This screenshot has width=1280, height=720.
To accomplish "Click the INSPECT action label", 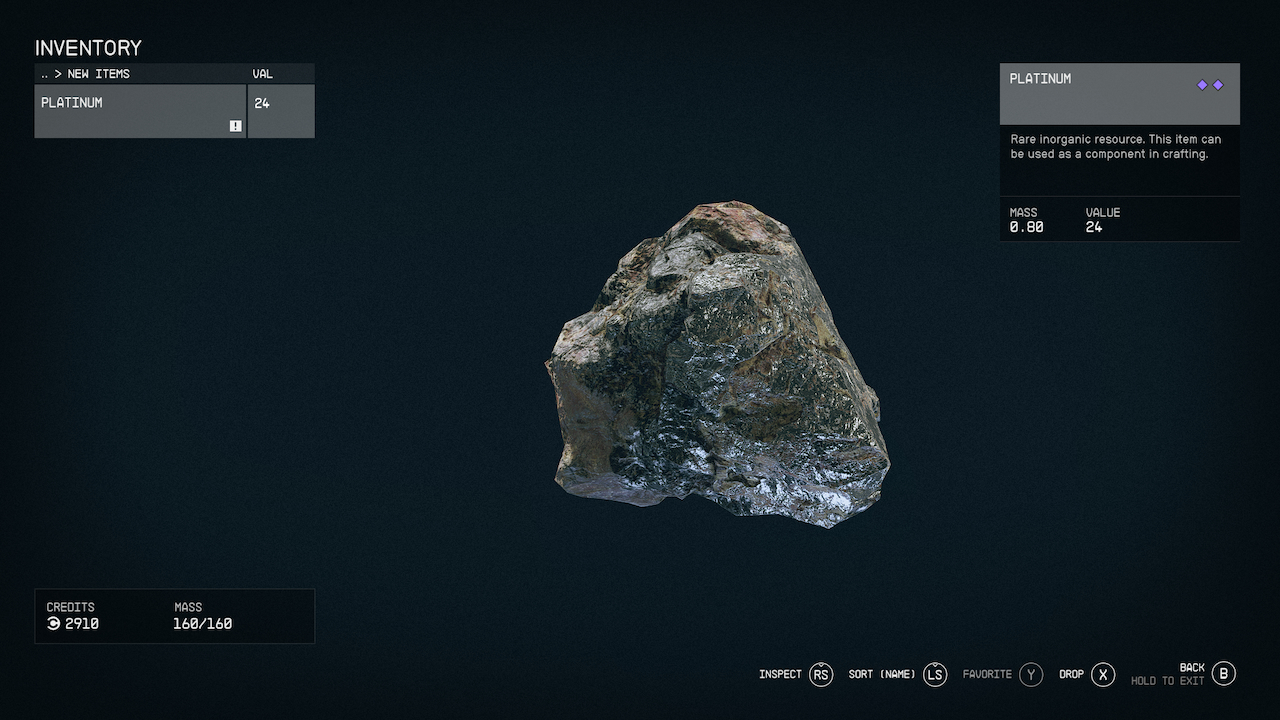I will (780, 674).
